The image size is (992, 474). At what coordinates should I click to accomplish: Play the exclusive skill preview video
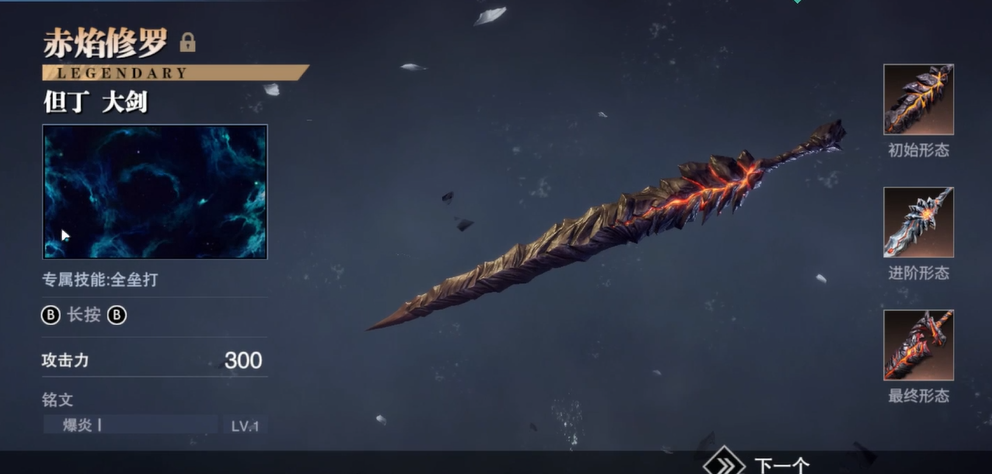[155, 192]
